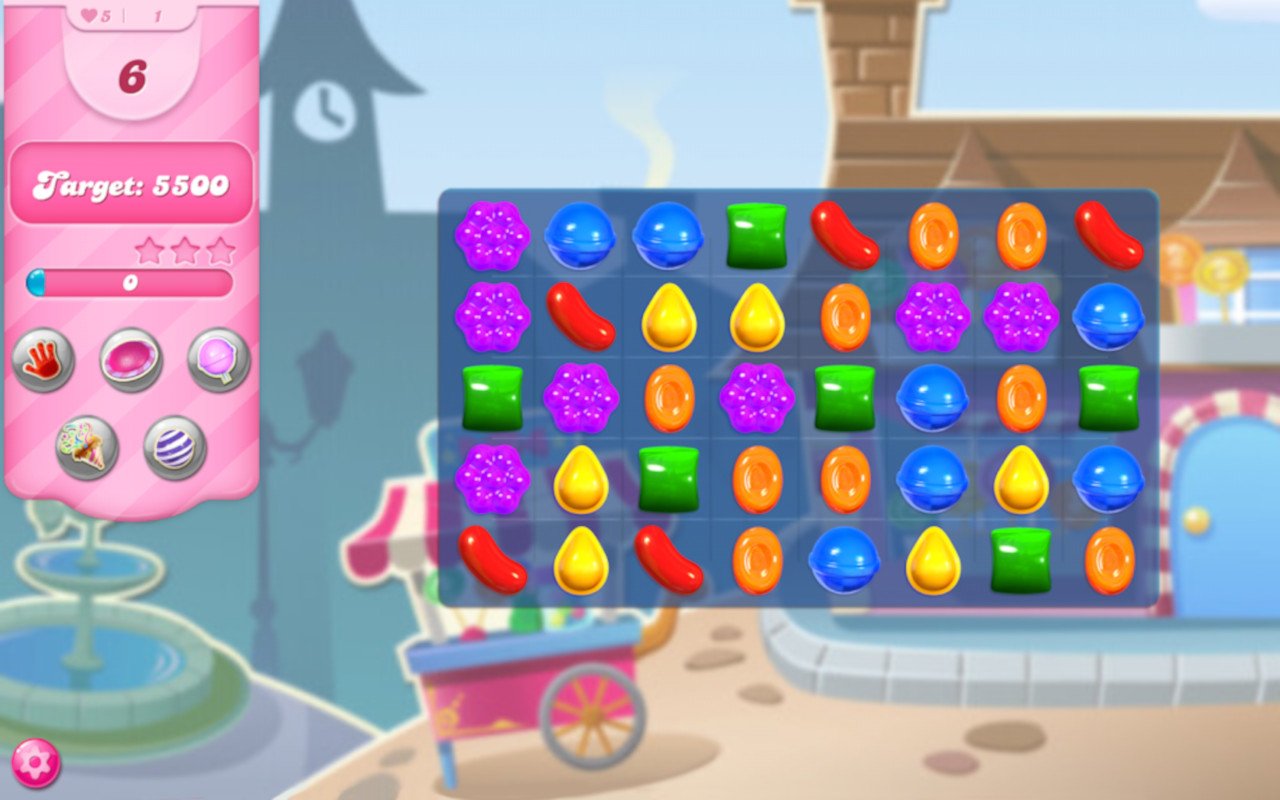
Task: Select the red hand free-switch booster
Action: click(45, 360)
